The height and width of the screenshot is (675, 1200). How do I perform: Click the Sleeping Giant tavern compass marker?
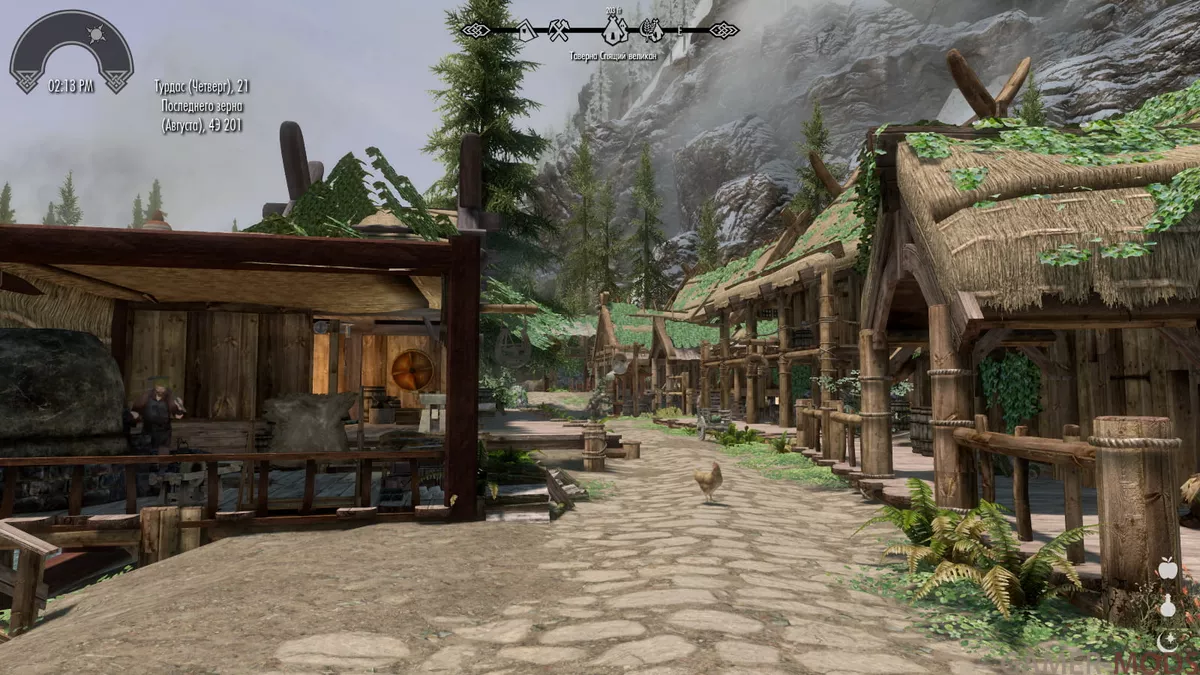pyautogui.click(x=614, y=30)
